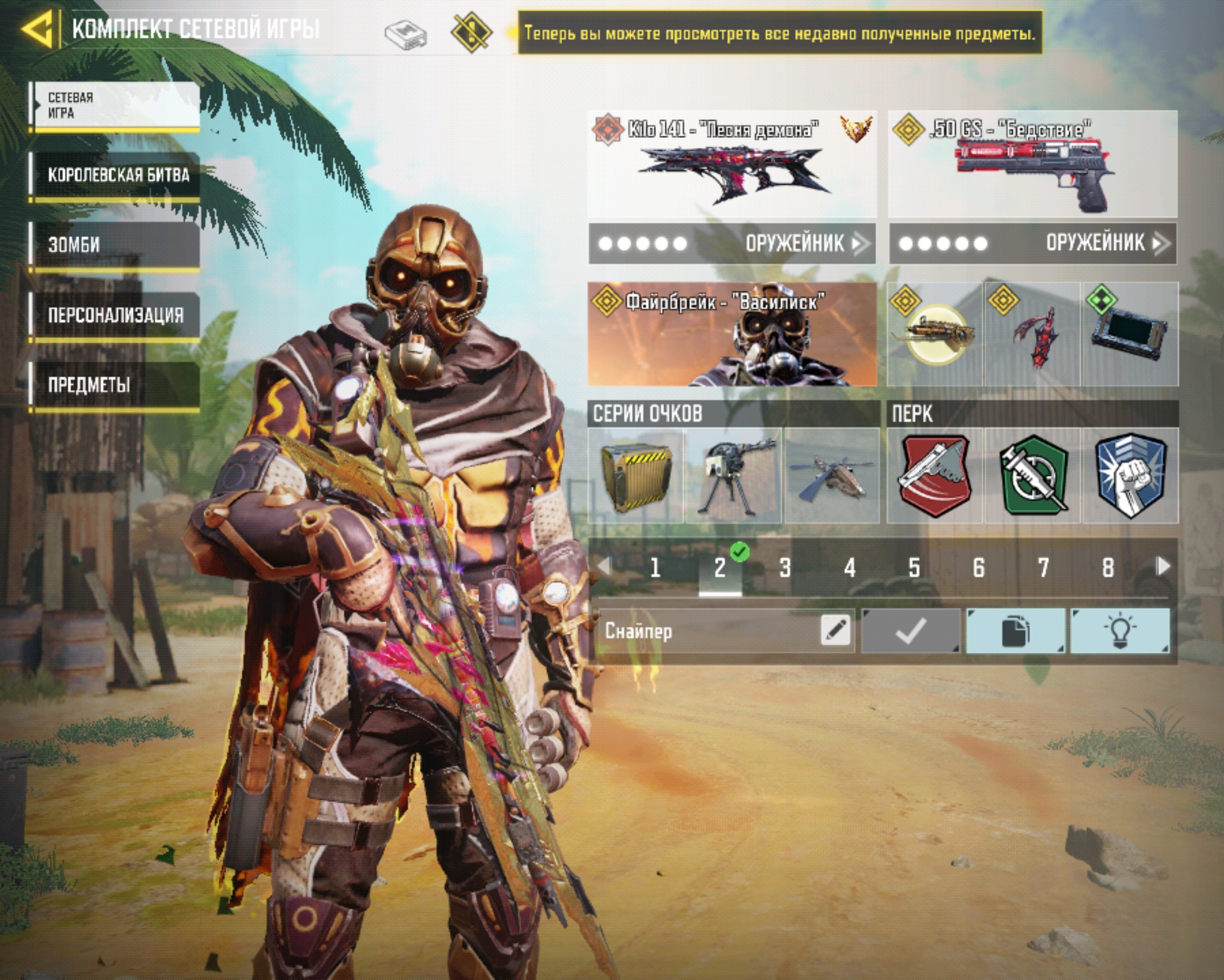Switch to loadout number 5
The image size is (1224, 980).
[x=914, y=567]
